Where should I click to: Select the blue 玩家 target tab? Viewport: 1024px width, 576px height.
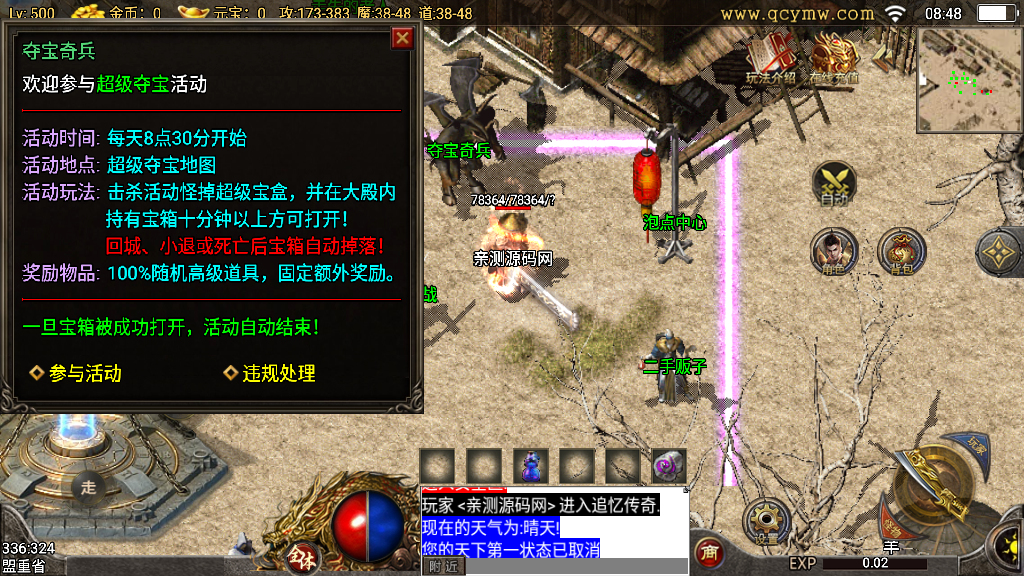(x=976, y=444)
